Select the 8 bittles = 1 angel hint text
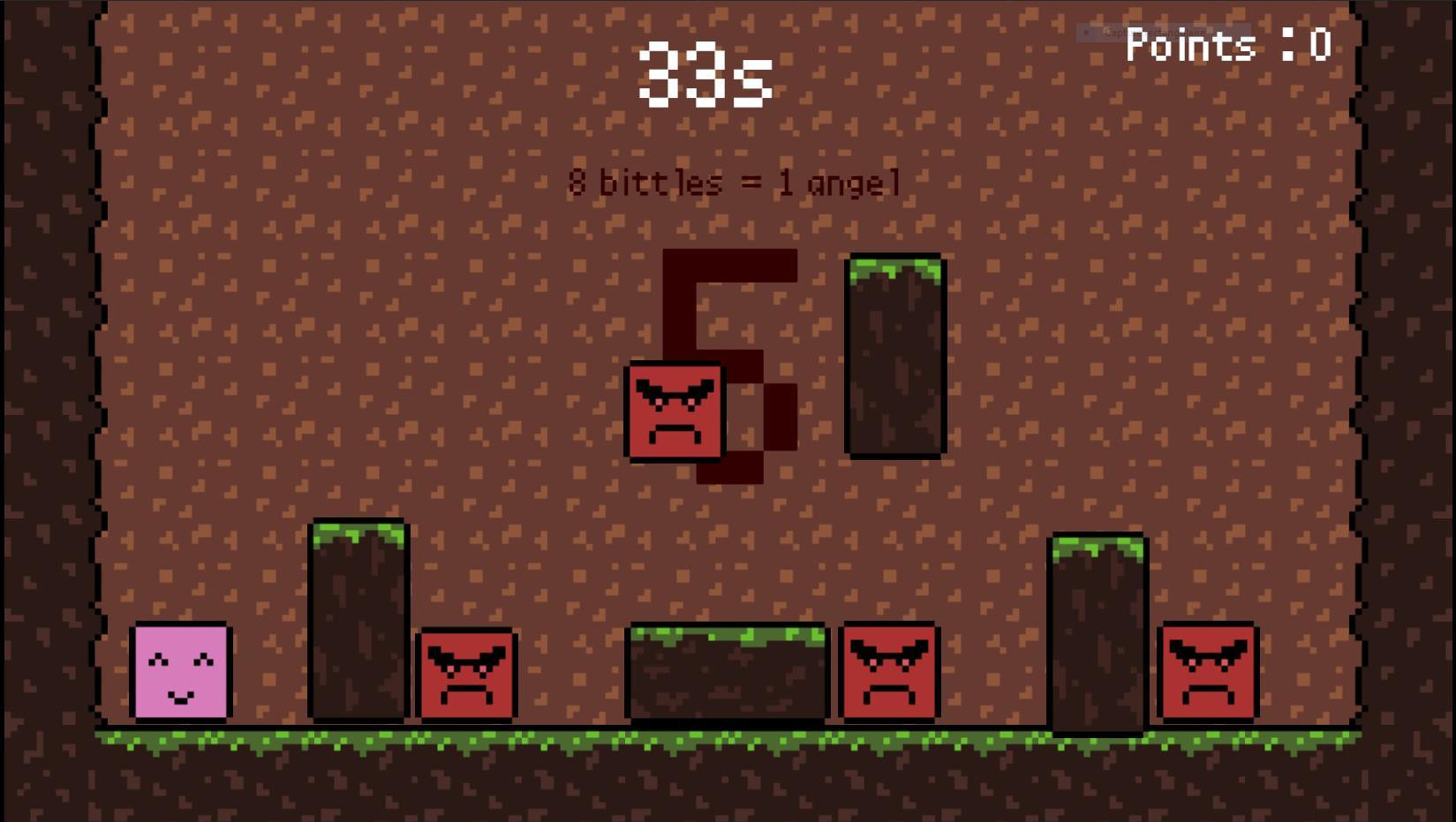The height and width of the screenshot is (822, 1456). 733,182
